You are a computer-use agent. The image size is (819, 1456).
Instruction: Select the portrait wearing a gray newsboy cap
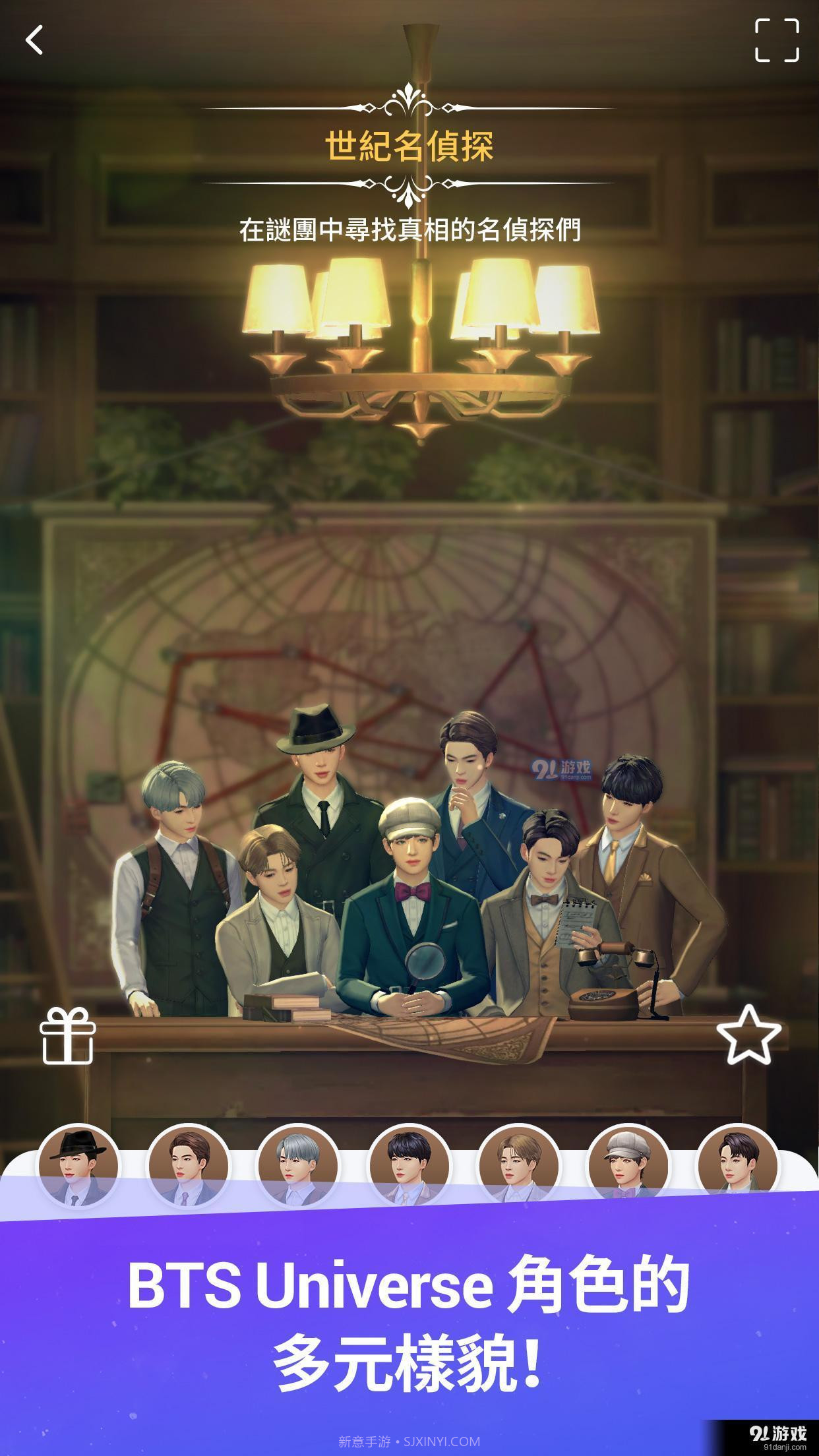(x=628, y=1167)
